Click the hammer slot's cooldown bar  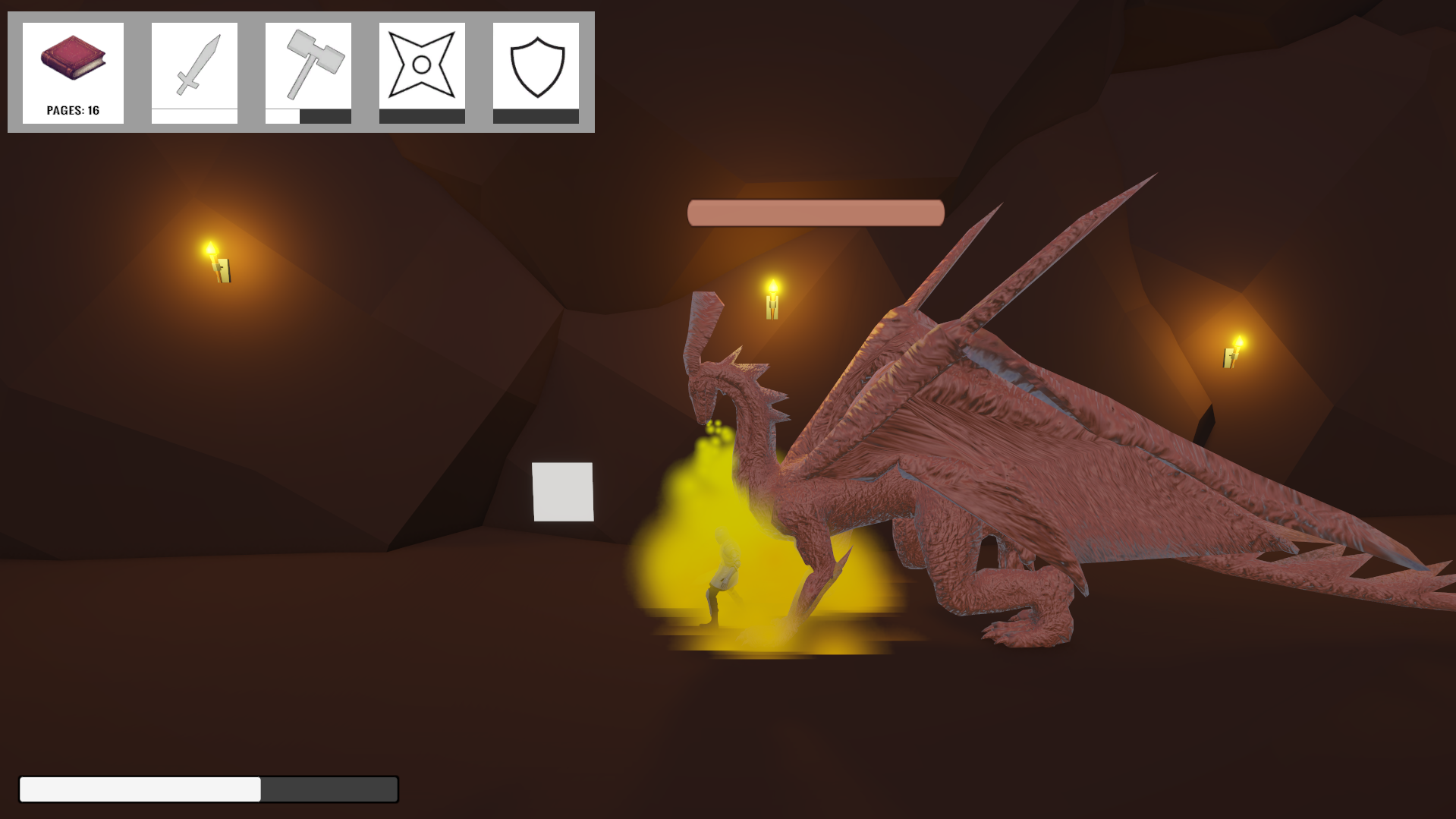(308, 116)
